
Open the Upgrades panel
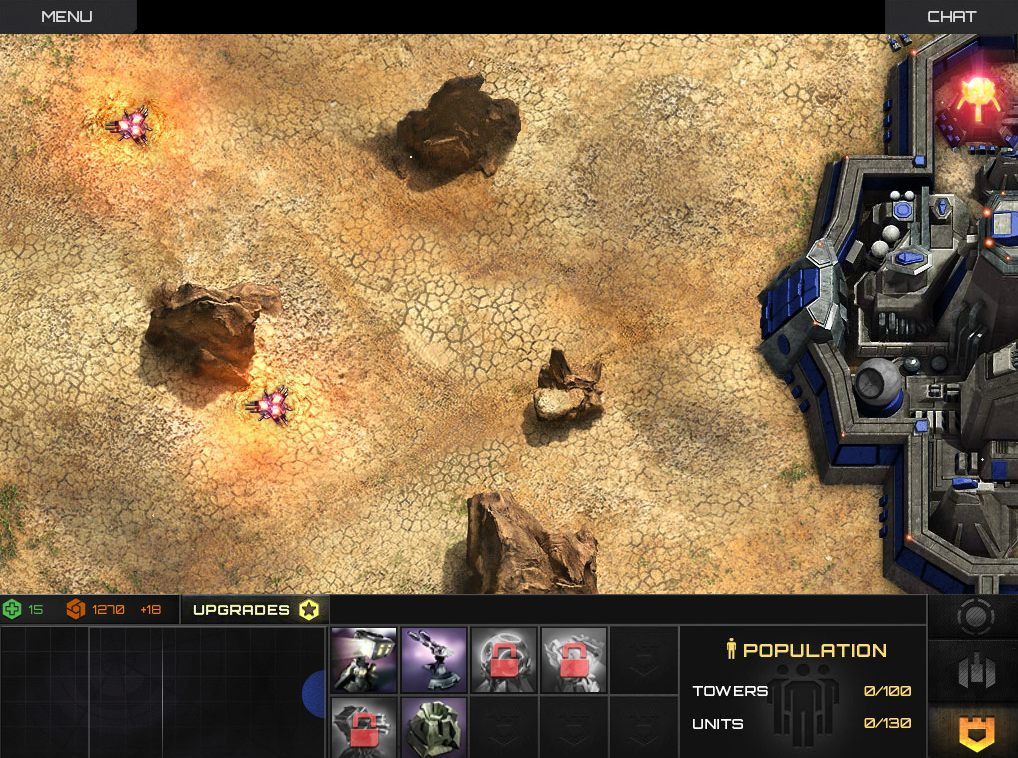click(255, 610)
